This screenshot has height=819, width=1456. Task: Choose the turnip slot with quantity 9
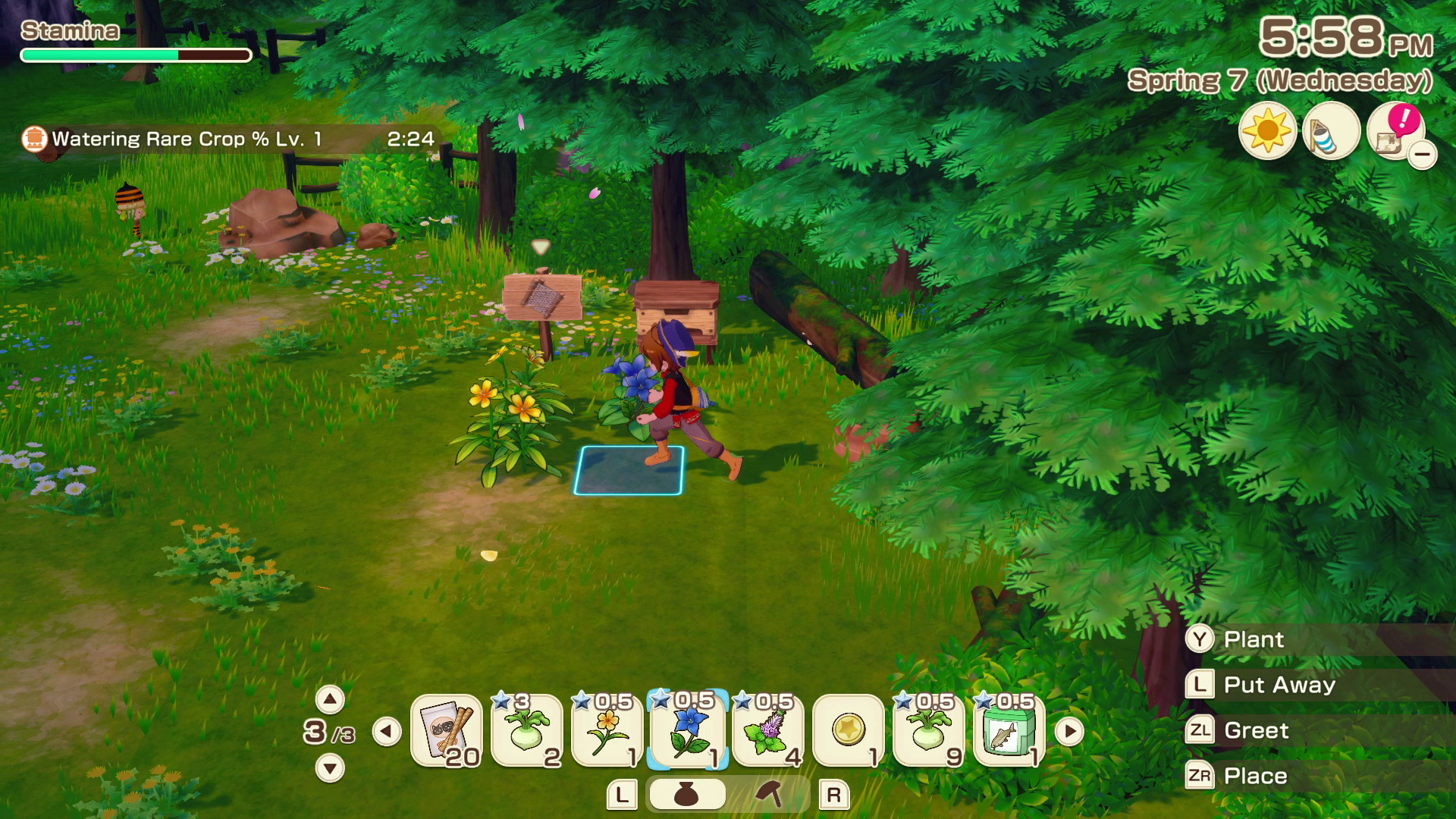[x=929, y=731]
